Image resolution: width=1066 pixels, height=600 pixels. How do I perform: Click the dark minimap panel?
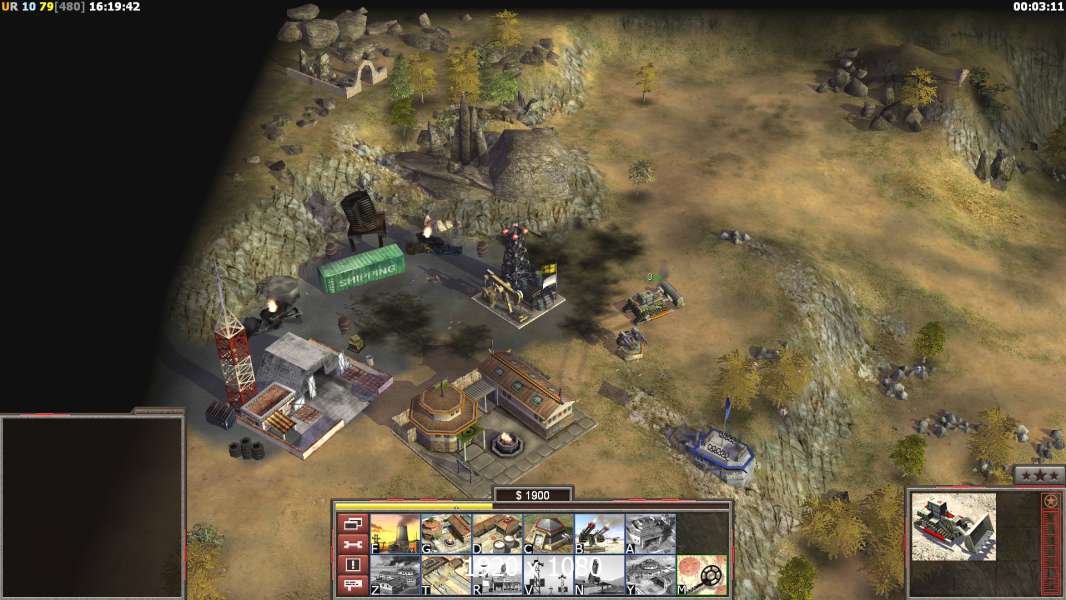tap(92, 507)
